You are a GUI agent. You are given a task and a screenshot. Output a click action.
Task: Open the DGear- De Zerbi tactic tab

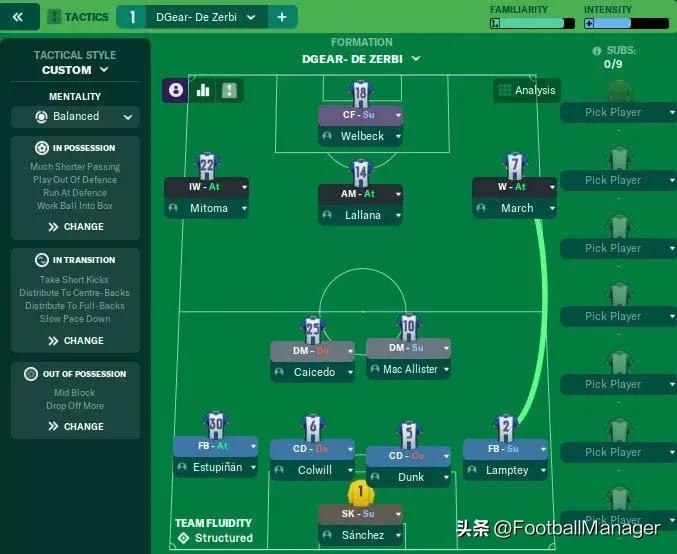(196, 17)
